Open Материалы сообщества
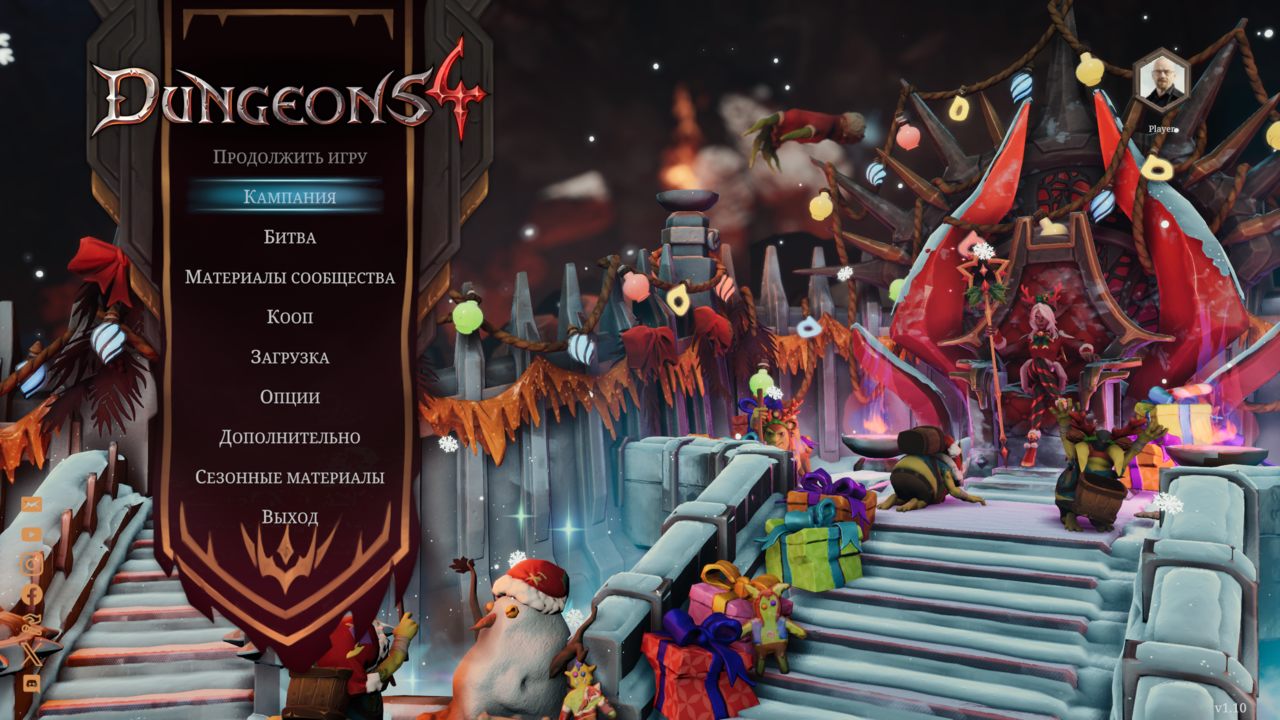 tap(290, 277)
